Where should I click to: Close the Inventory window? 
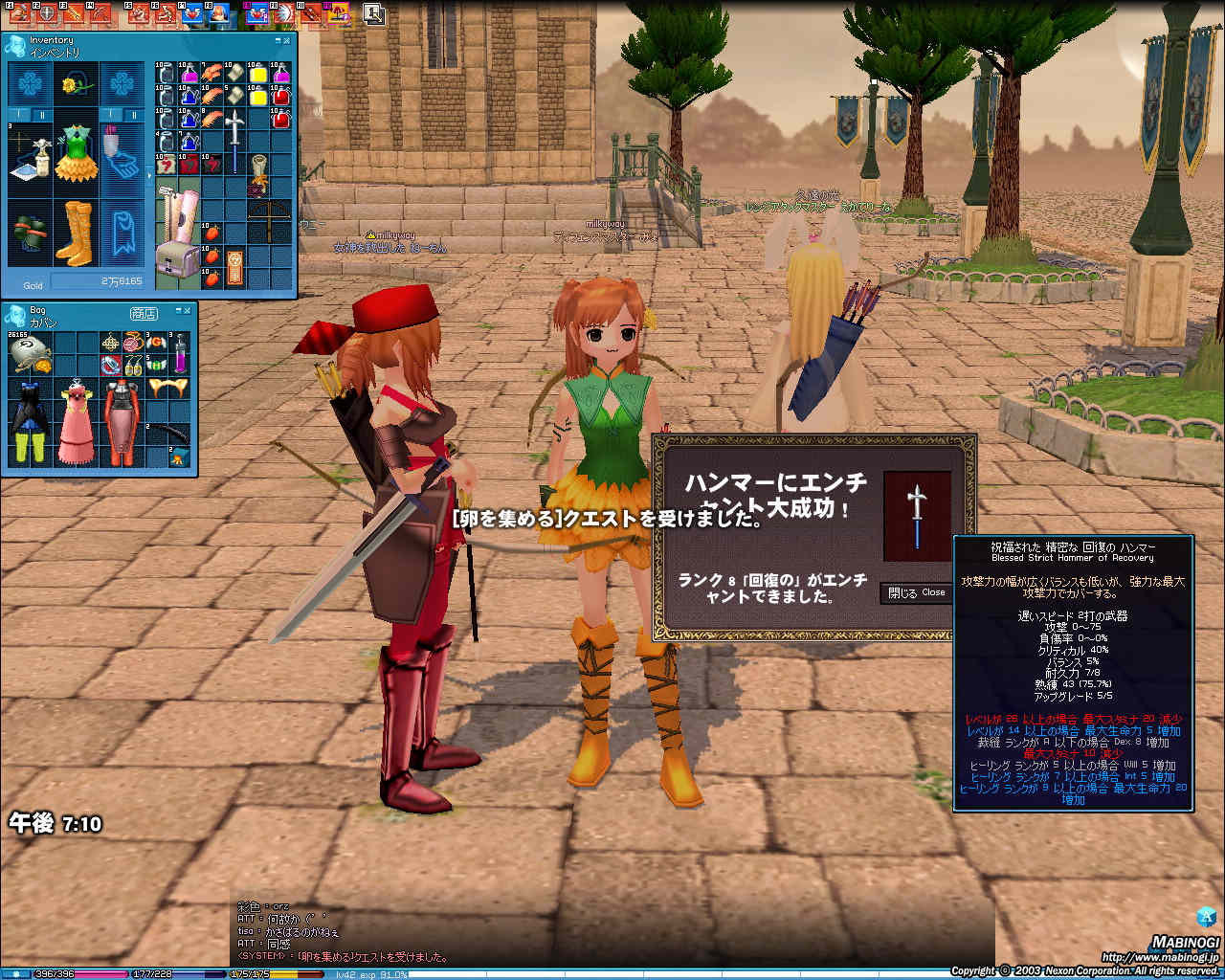click(x=286, y=41)
